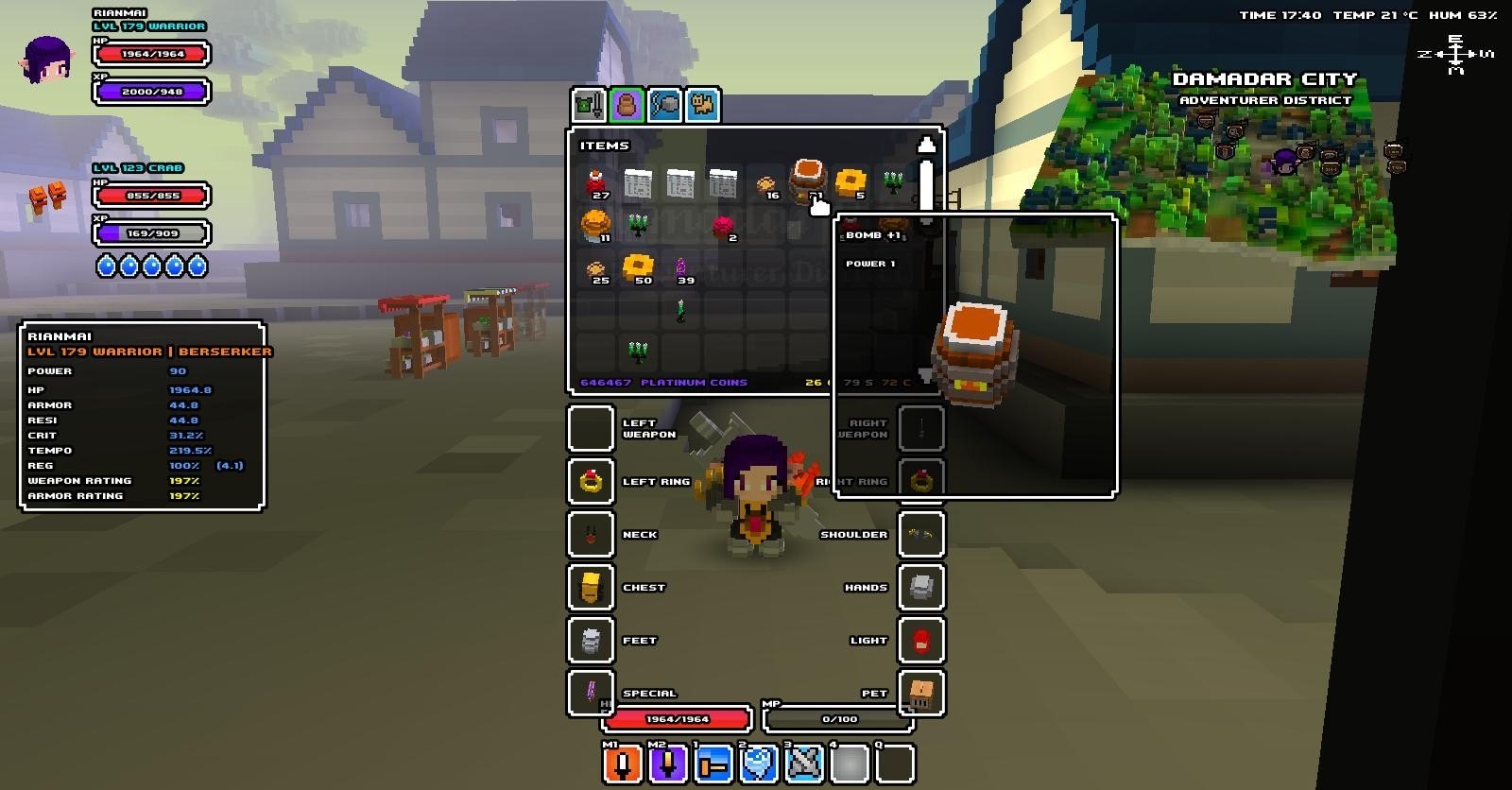Click the Neck amulet equipment slot

(592, 534)
